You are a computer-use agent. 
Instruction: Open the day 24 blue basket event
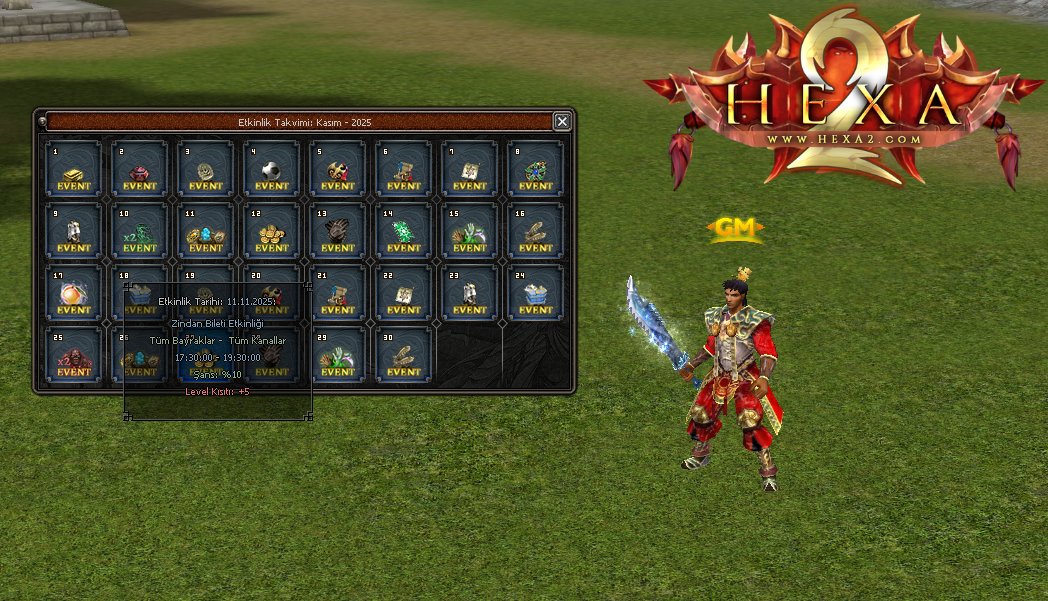(x=535, y=294)
